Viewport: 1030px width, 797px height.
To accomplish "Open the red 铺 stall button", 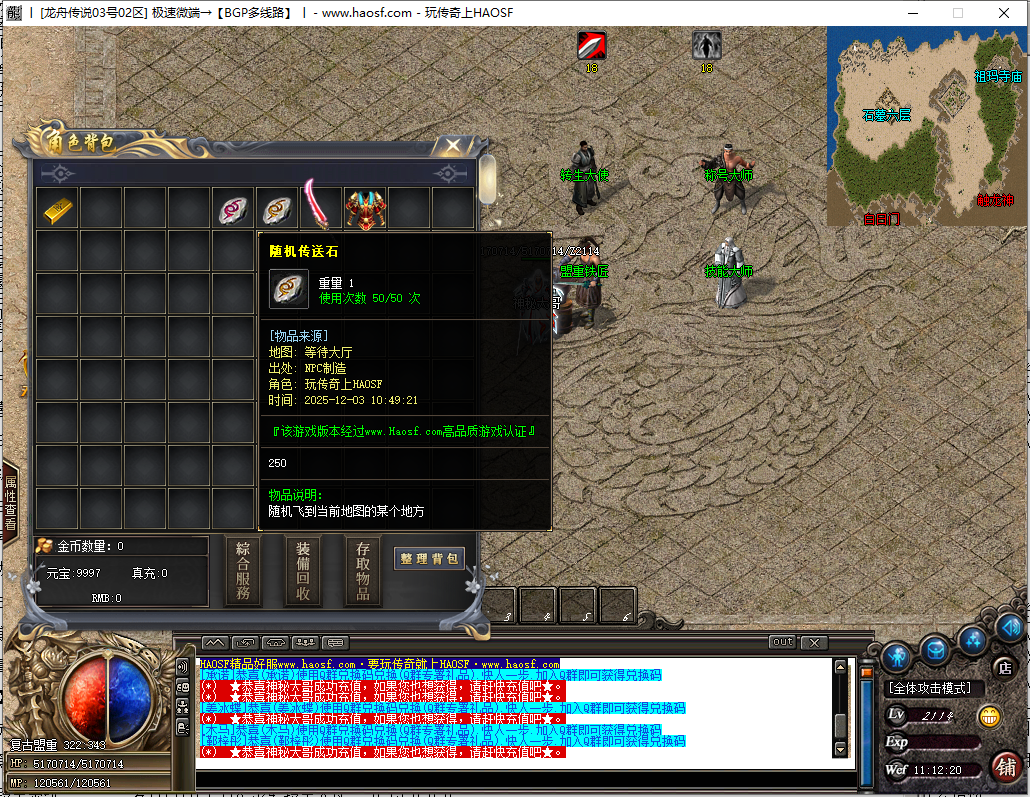I will pos(1006,767).
